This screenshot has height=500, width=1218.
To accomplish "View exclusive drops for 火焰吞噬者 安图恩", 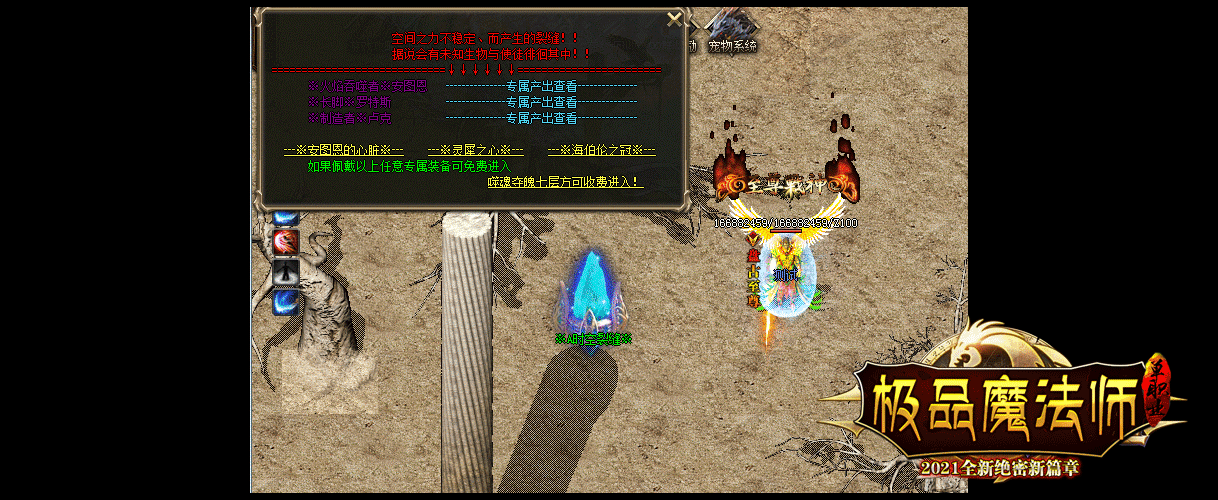I will pos(541,87).
